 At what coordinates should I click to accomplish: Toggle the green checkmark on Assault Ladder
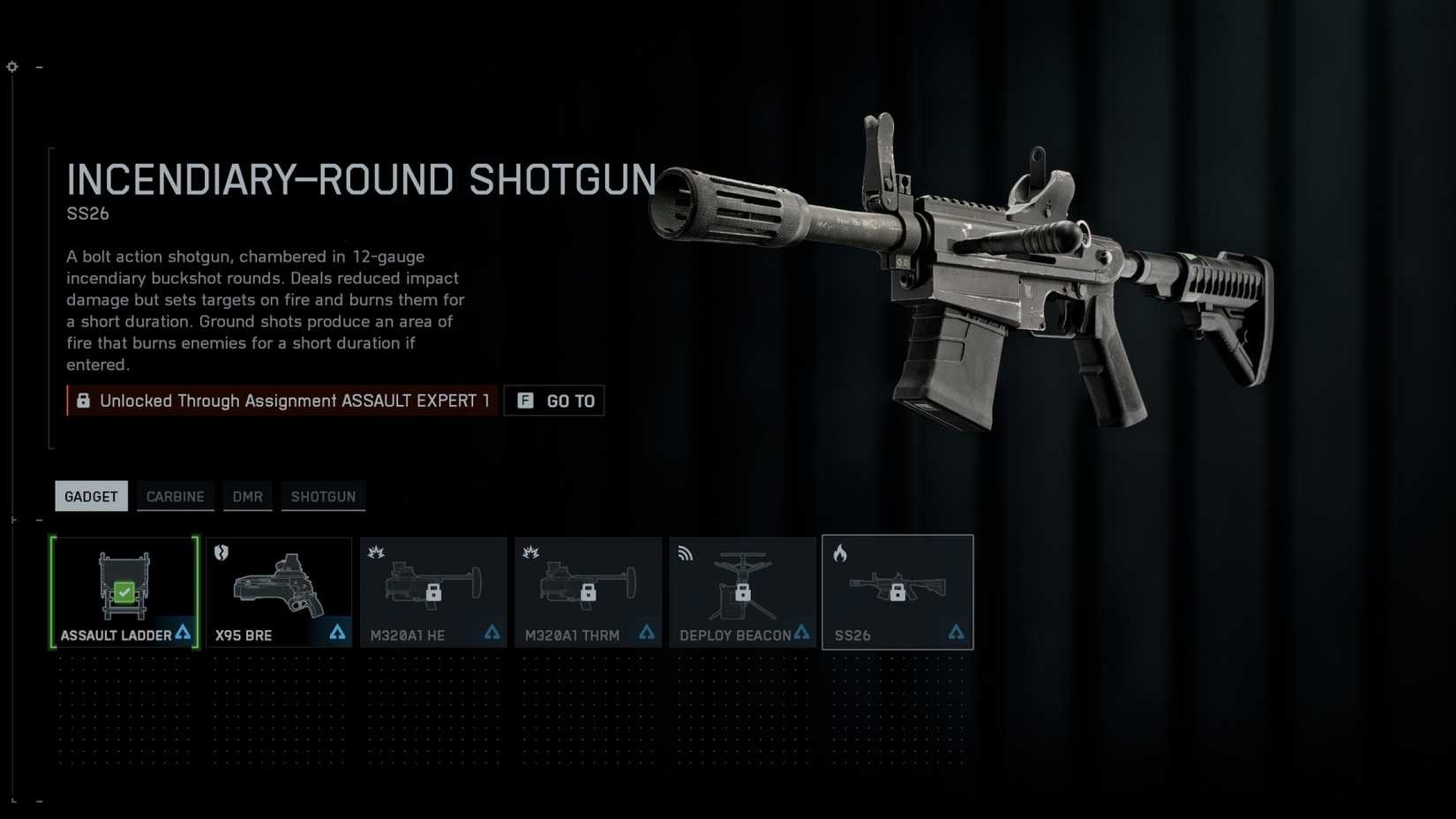point(124,592)
